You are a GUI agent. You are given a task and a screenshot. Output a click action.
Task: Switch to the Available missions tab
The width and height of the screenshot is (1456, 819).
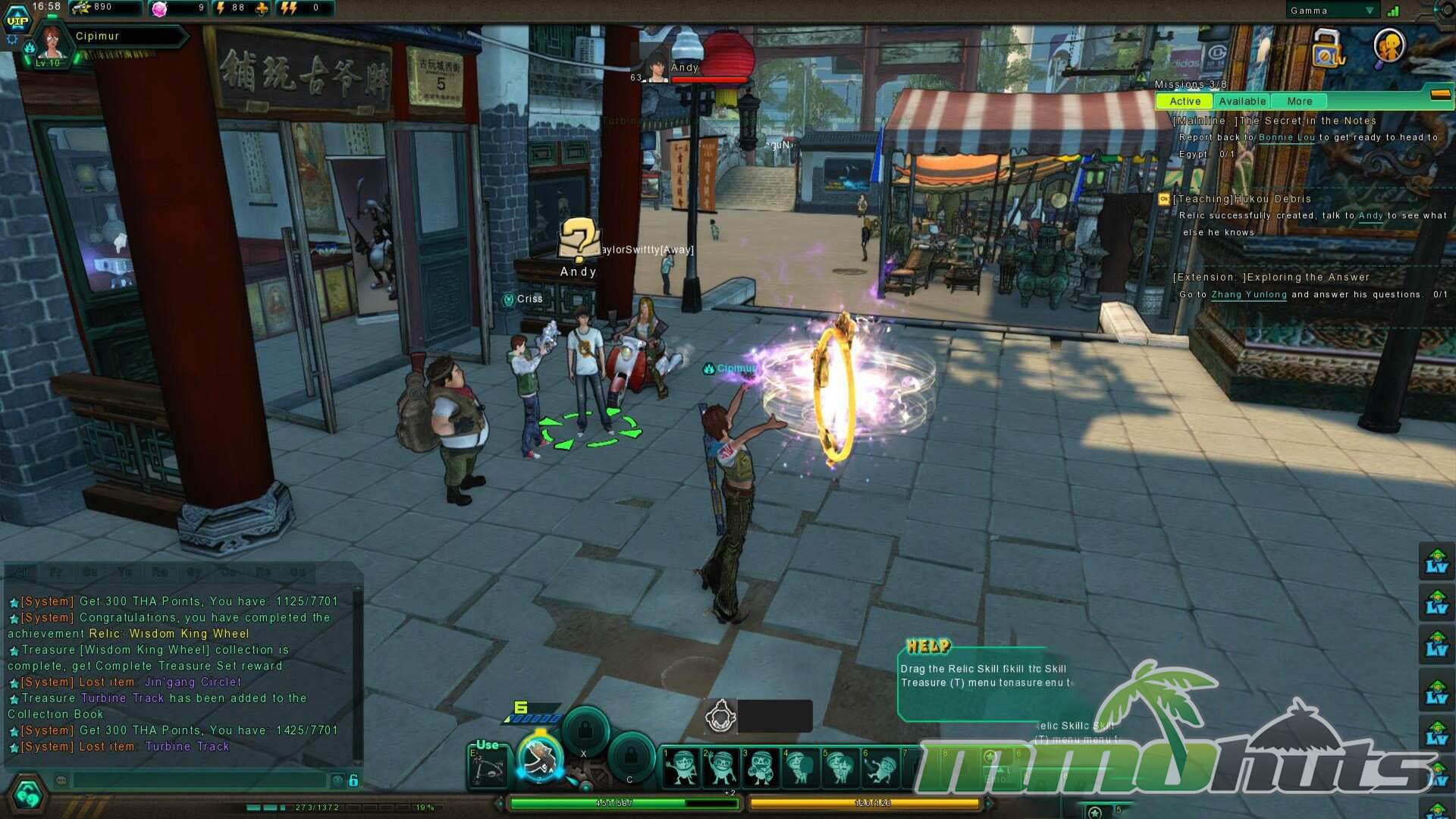tap(1242, 102)
